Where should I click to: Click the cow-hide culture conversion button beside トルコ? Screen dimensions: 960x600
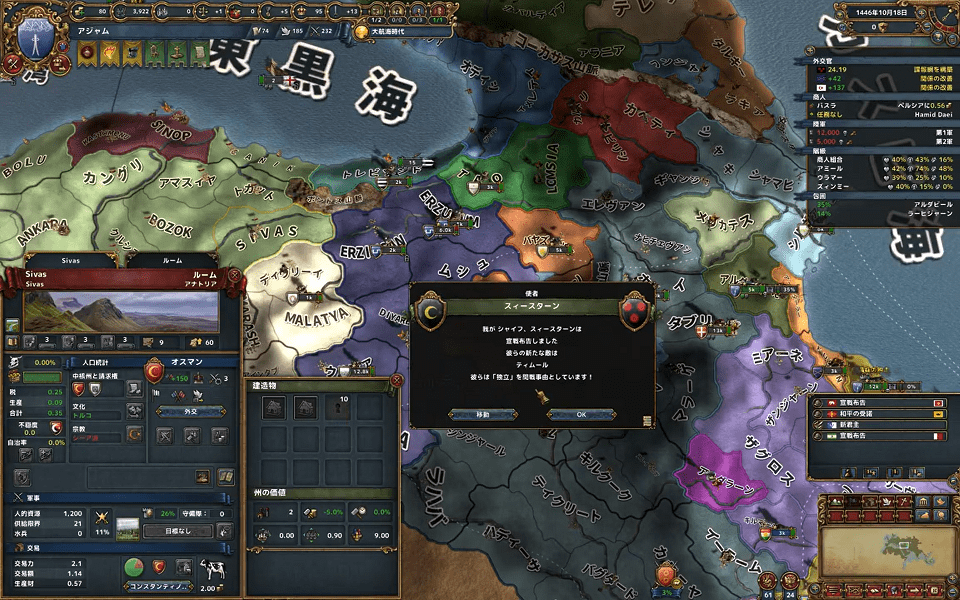coord(134,409)
